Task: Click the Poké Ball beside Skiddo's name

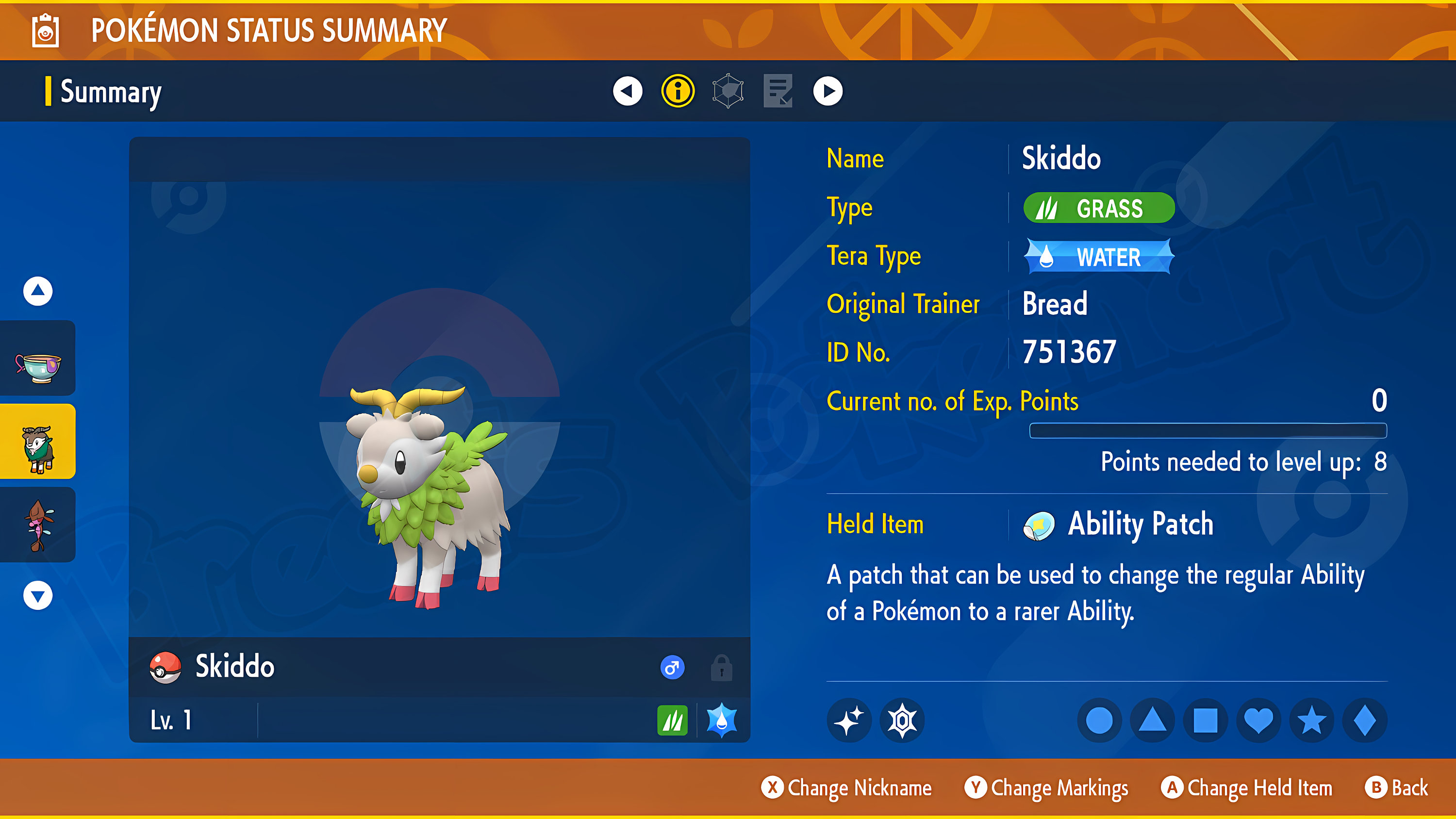Action: click(x=165, y=667)
